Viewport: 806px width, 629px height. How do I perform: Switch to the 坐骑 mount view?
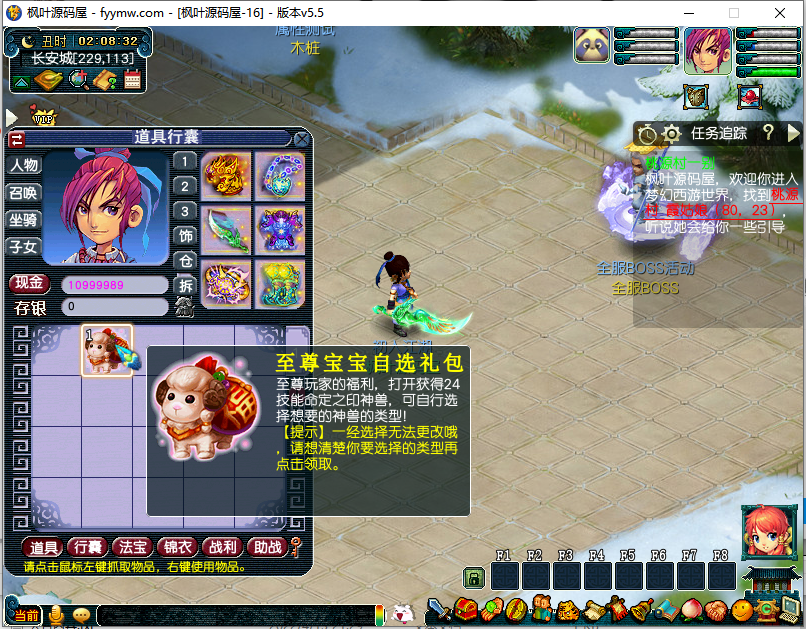click(x=23, y=219)
